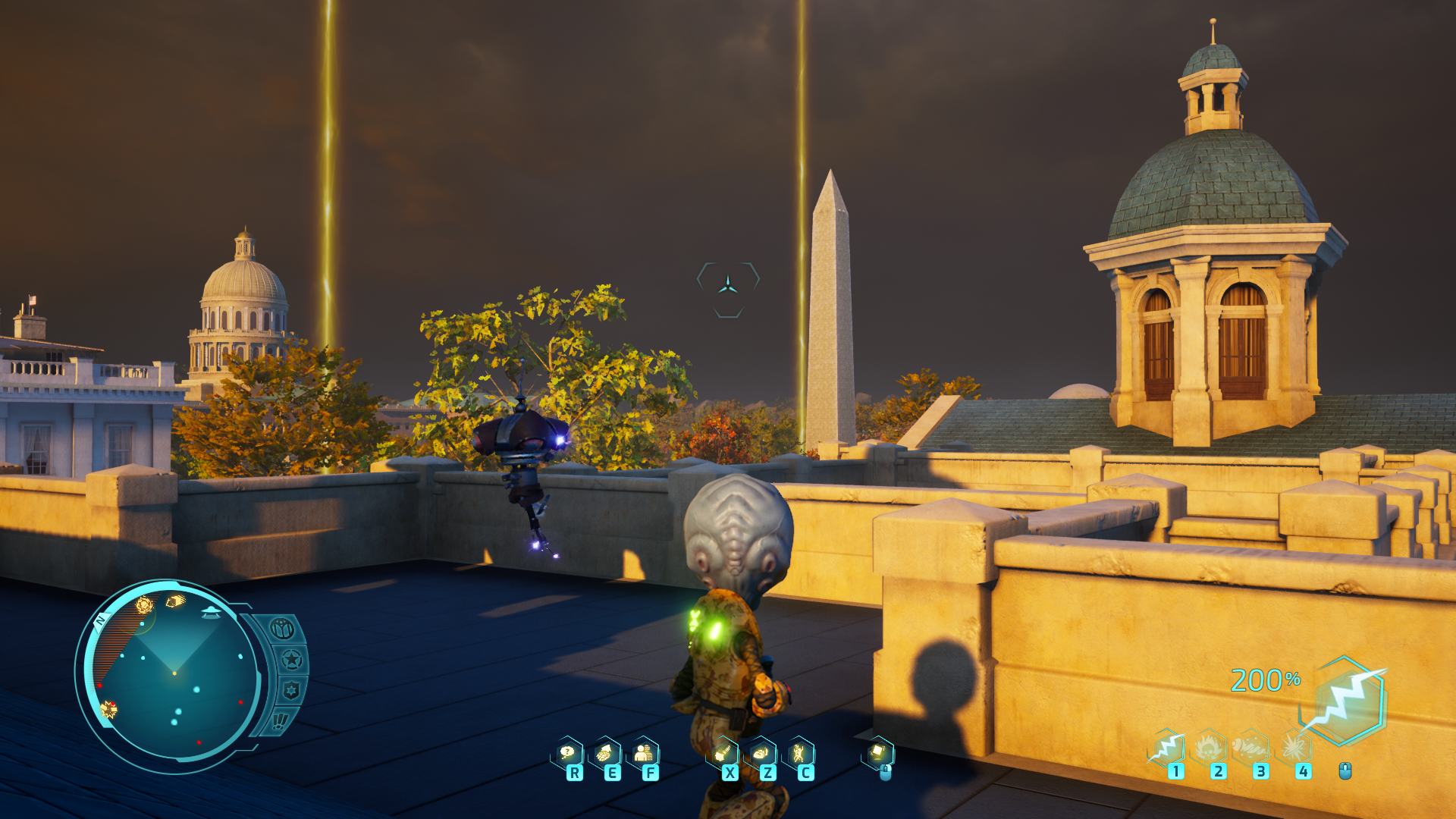Click the military star alert icon

click(292, 660)
